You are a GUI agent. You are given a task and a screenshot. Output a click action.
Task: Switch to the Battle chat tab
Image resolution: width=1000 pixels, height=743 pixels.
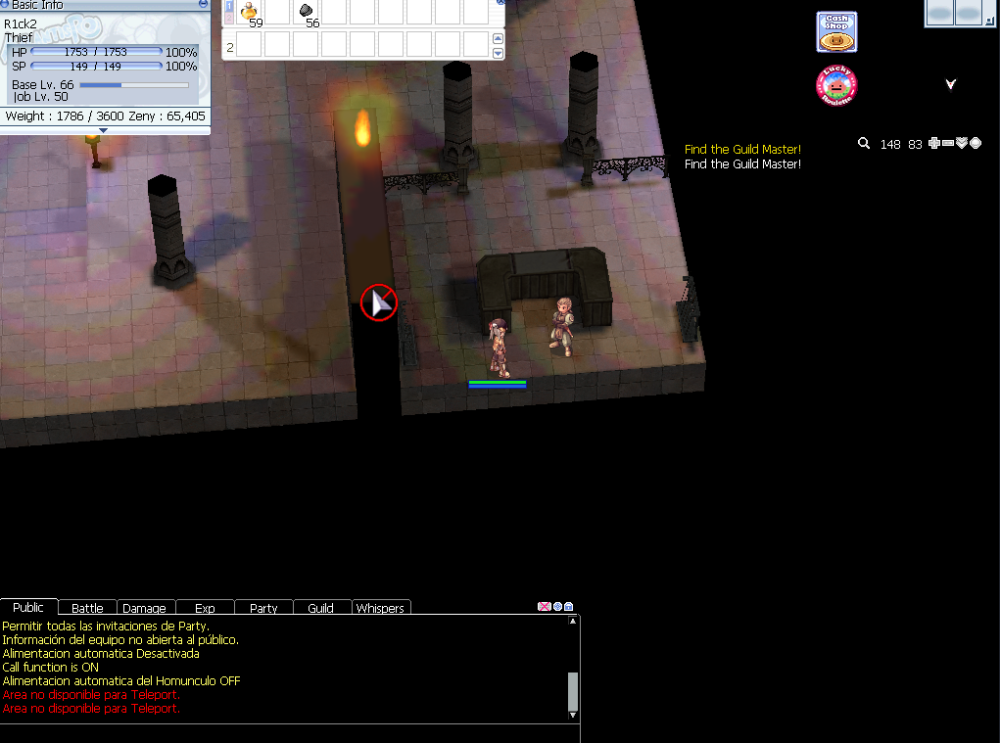pyautogui.click(x=87, y=608)
